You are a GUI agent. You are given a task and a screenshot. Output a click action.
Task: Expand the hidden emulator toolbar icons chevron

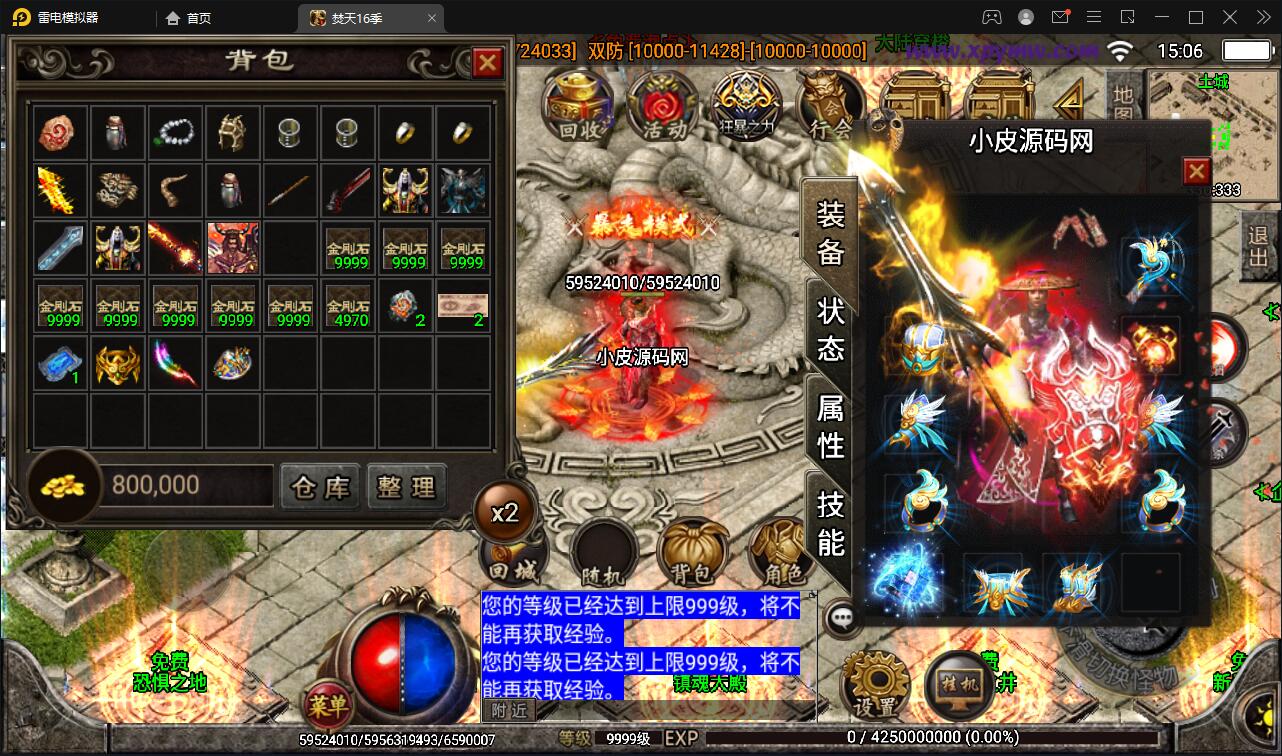[1262, 17]
